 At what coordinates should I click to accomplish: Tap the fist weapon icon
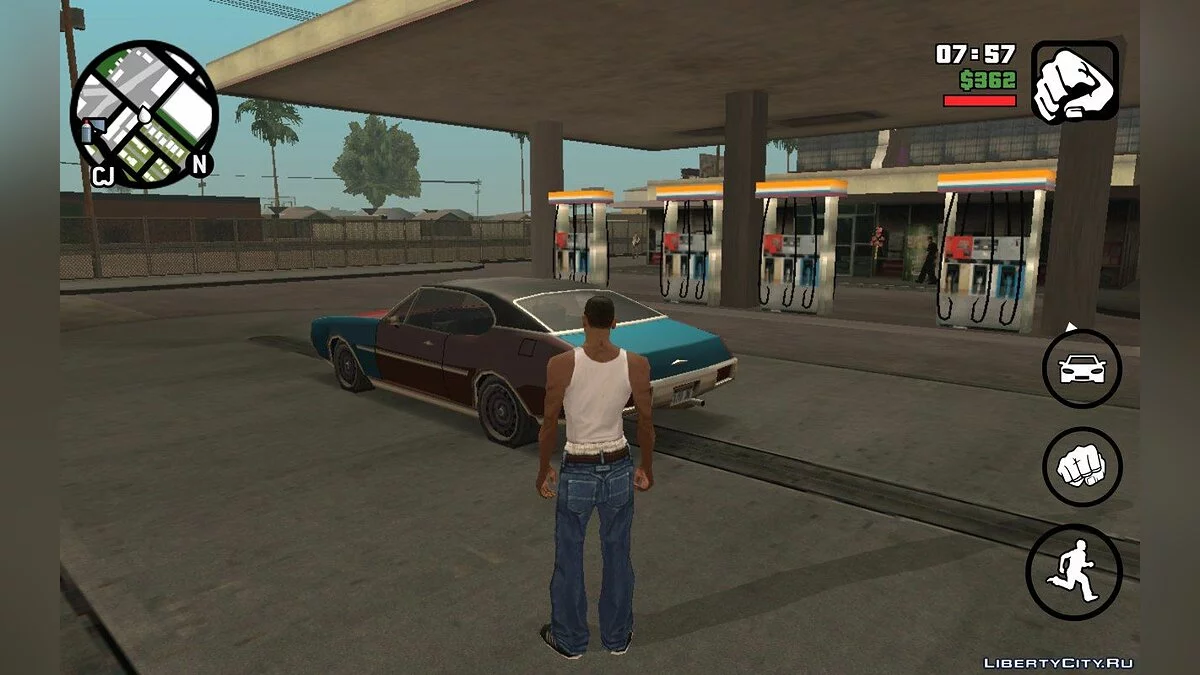1074,82
